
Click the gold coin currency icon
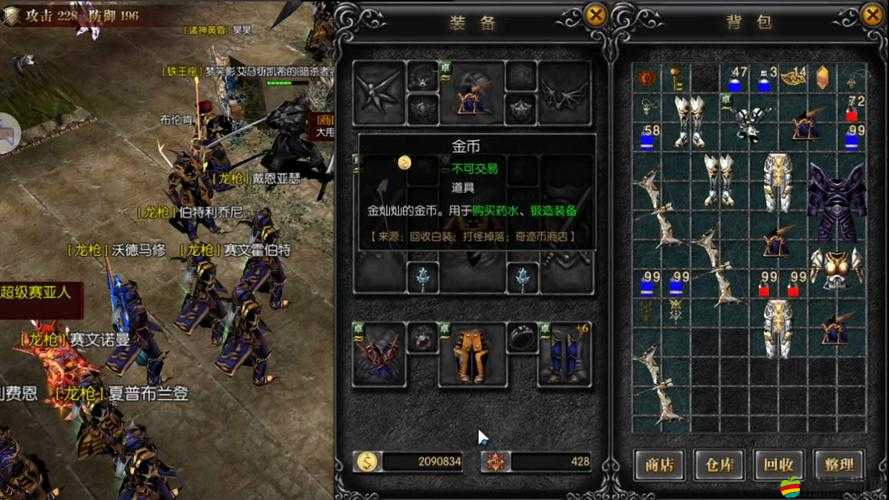(x=368, y=462)
